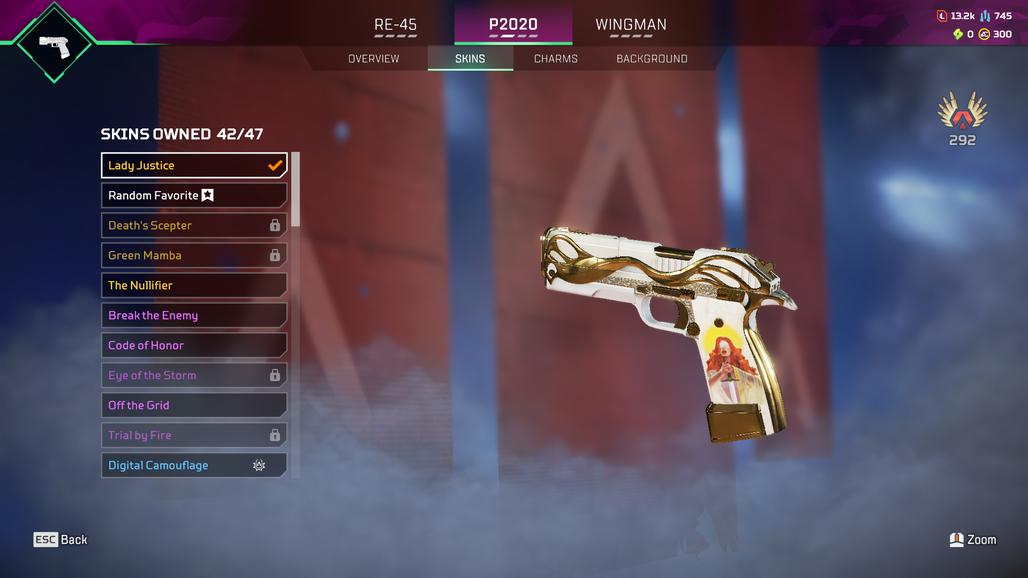The width and height of the screenshot is (1028, 578).
Task: Click the locked Death's Scepter skin
Action: [194, 226]
